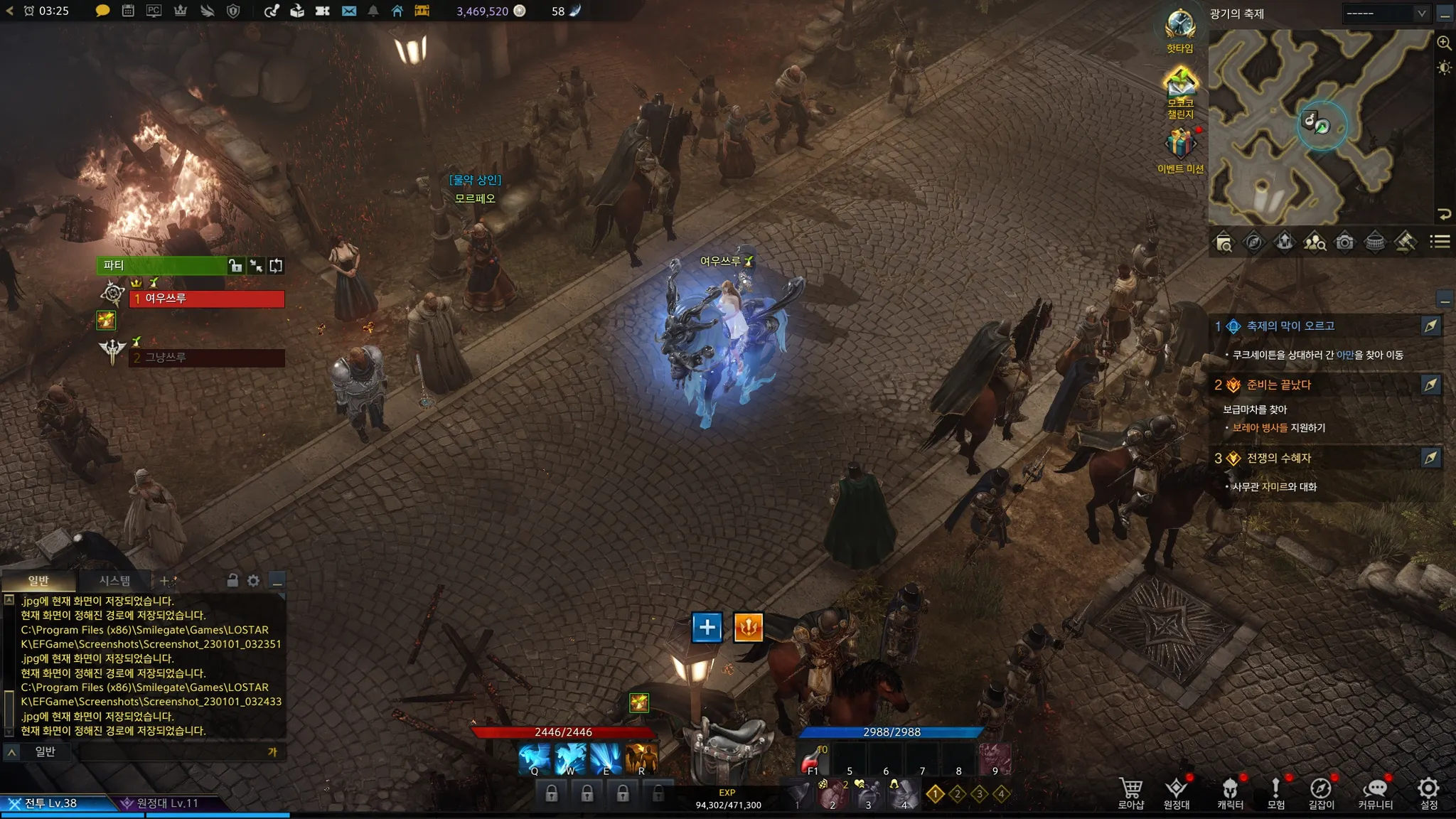Select the 일반 chat tab

38,580
